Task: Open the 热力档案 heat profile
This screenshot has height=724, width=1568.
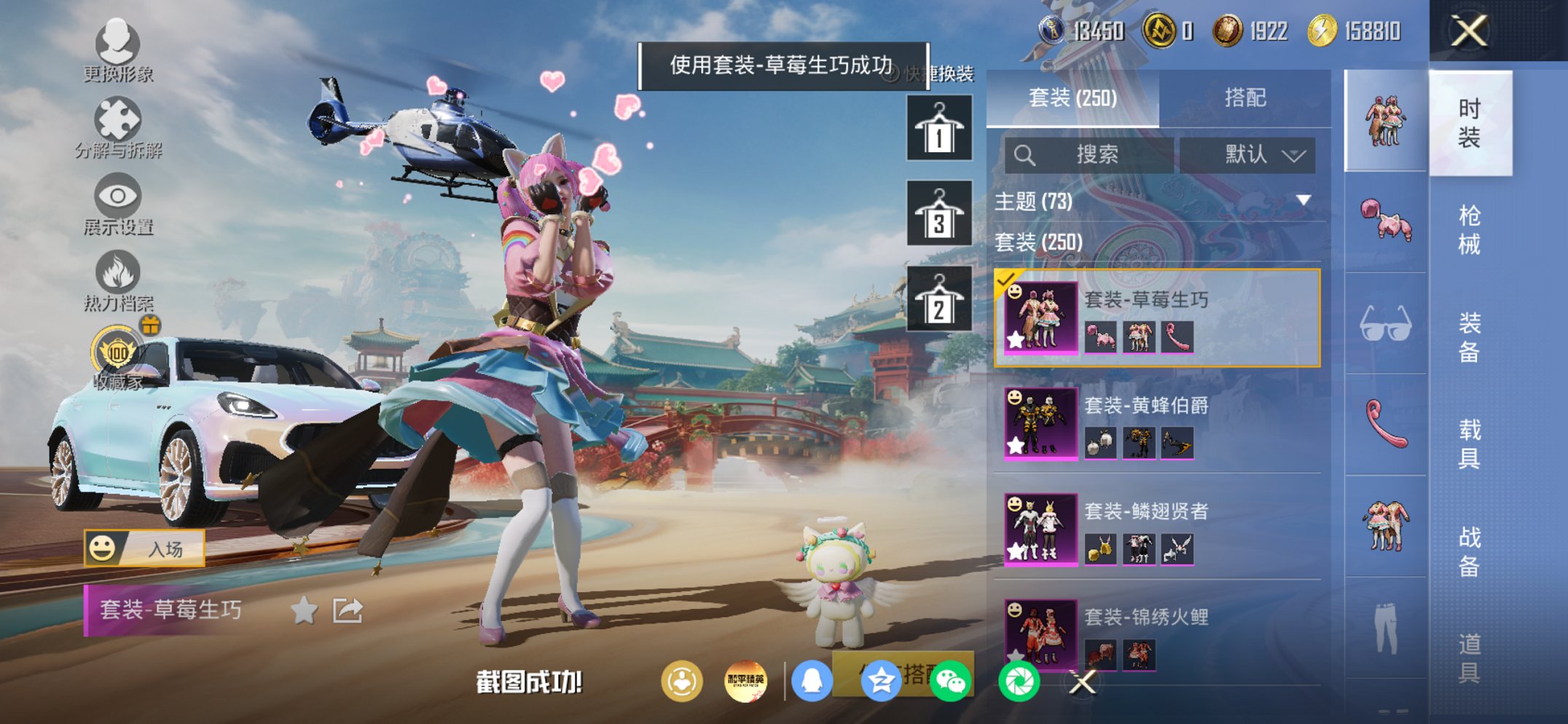Action: click(x=117, y=272)
